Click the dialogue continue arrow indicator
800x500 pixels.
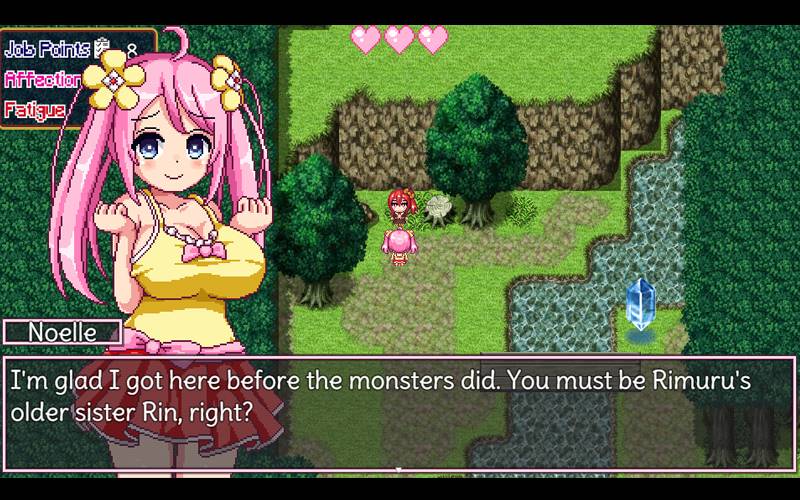tap(400, 467)
